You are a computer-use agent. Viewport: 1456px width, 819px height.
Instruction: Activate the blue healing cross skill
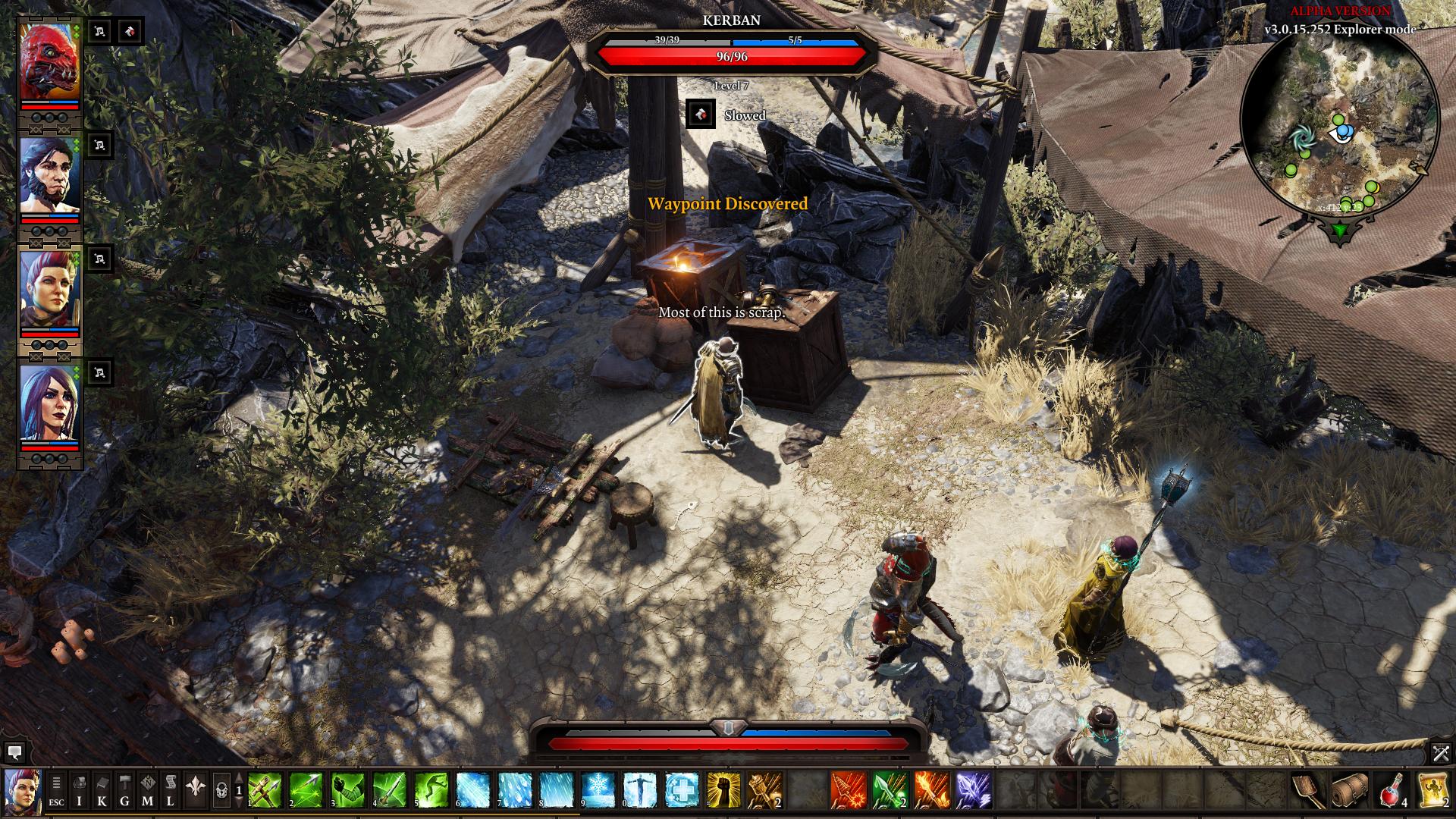682,791
